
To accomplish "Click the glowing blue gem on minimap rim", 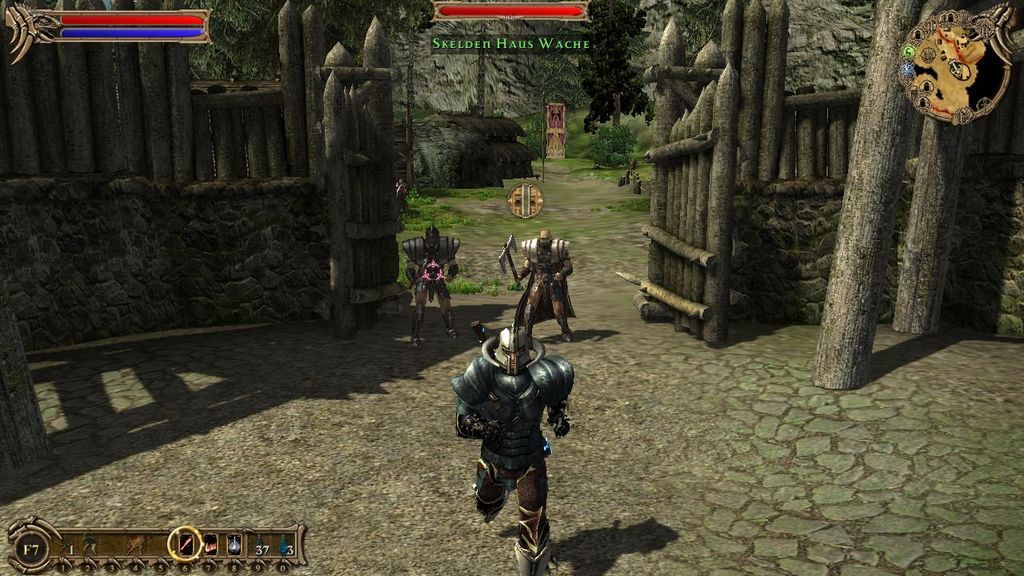I will 908,70.
